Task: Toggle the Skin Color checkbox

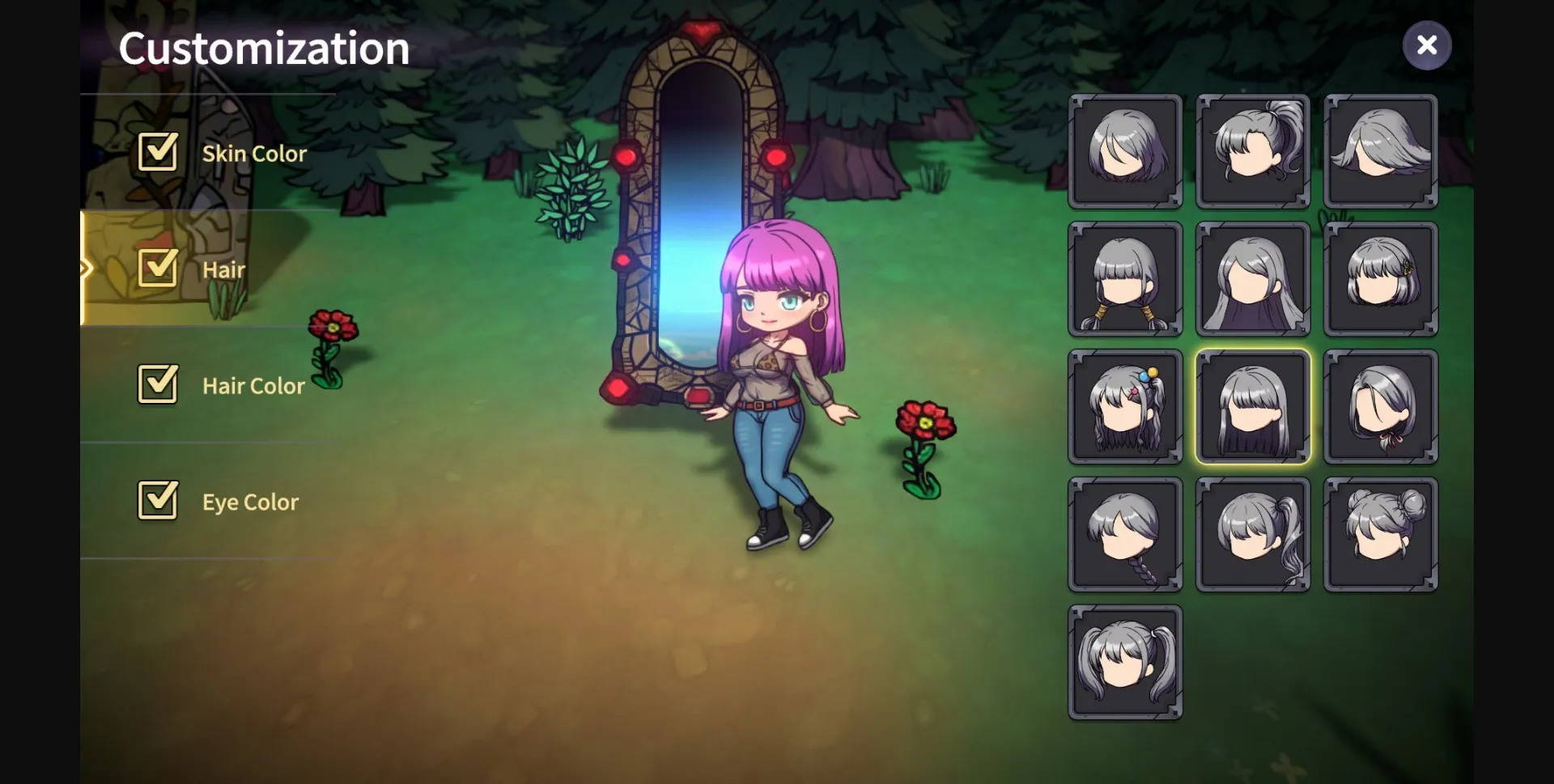Action: pos(158,152)
